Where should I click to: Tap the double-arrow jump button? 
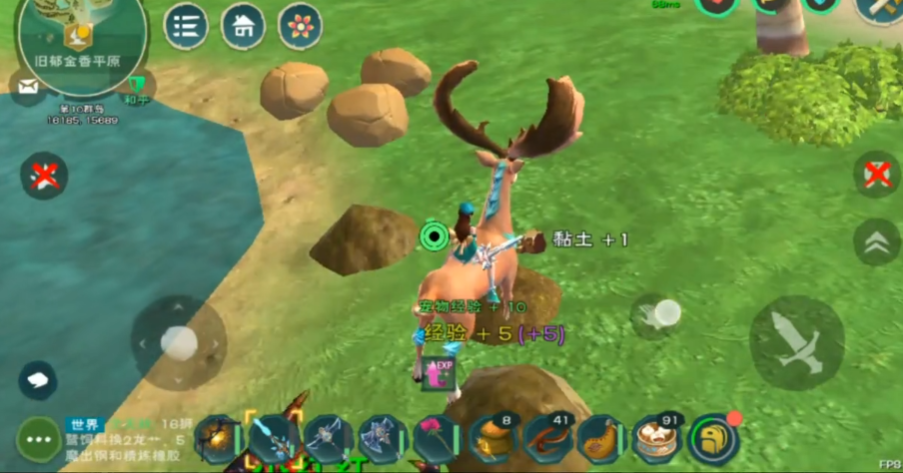(876, 241)
